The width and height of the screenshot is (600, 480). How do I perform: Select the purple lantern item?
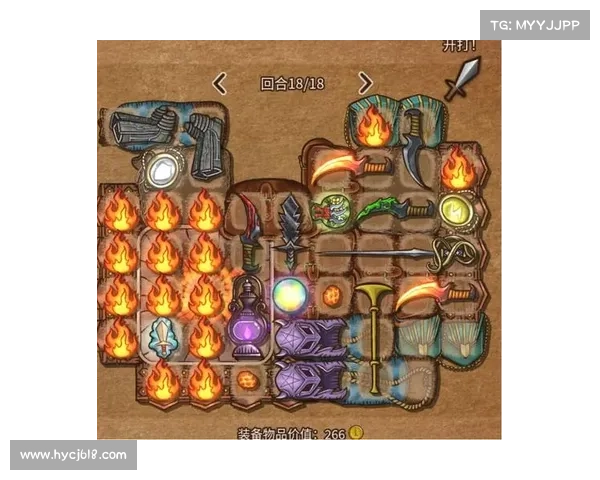246,318
